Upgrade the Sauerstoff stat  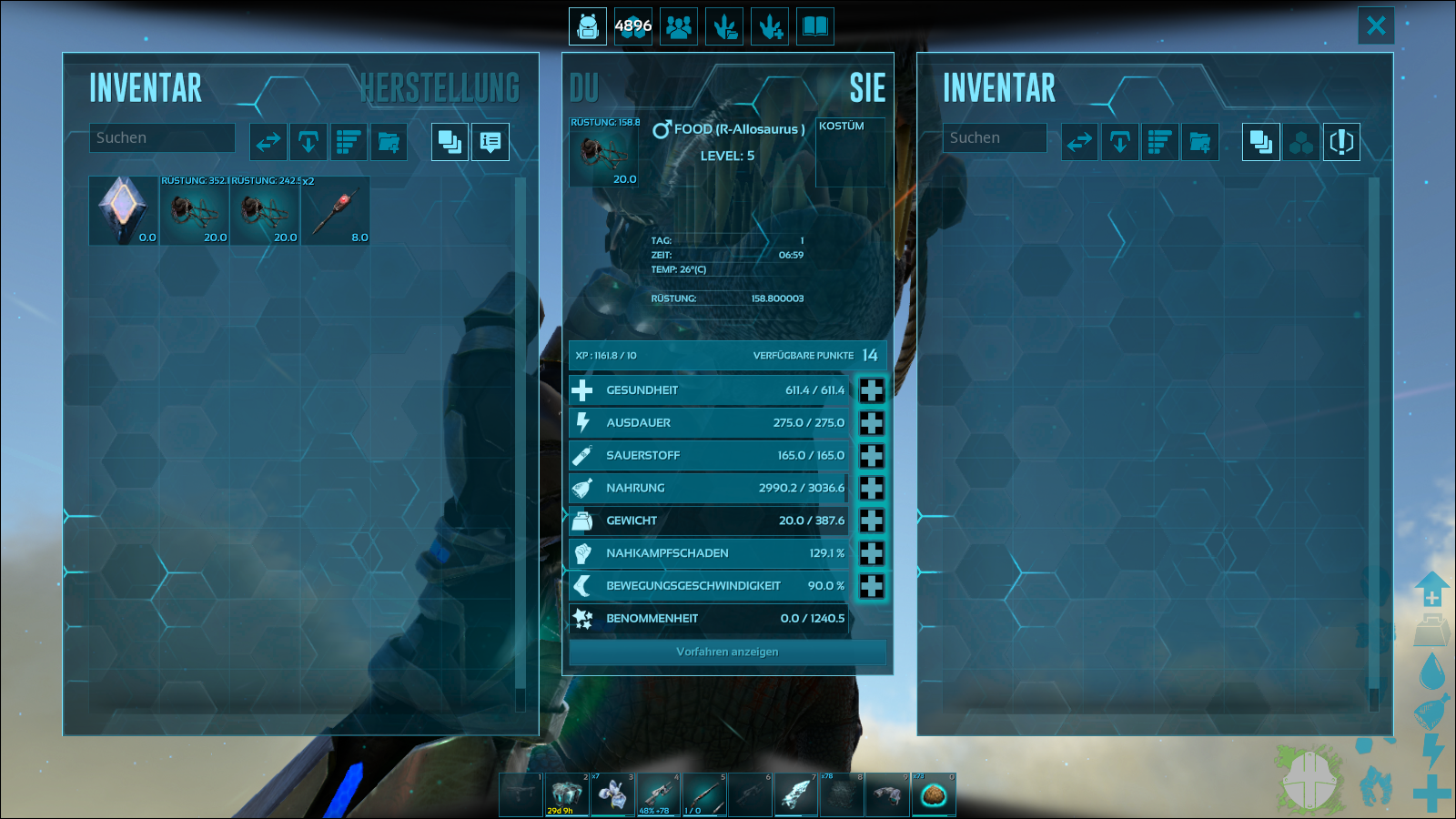[x=871, y=456]
